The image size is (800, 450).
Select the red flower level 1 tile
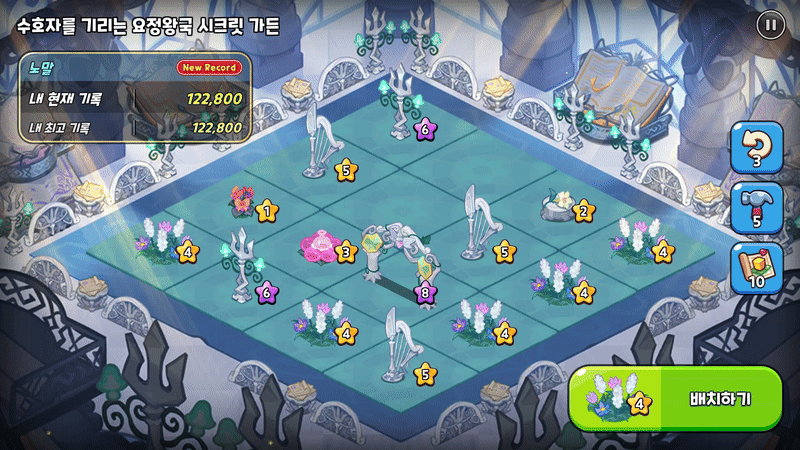click(x=245, y=203)
